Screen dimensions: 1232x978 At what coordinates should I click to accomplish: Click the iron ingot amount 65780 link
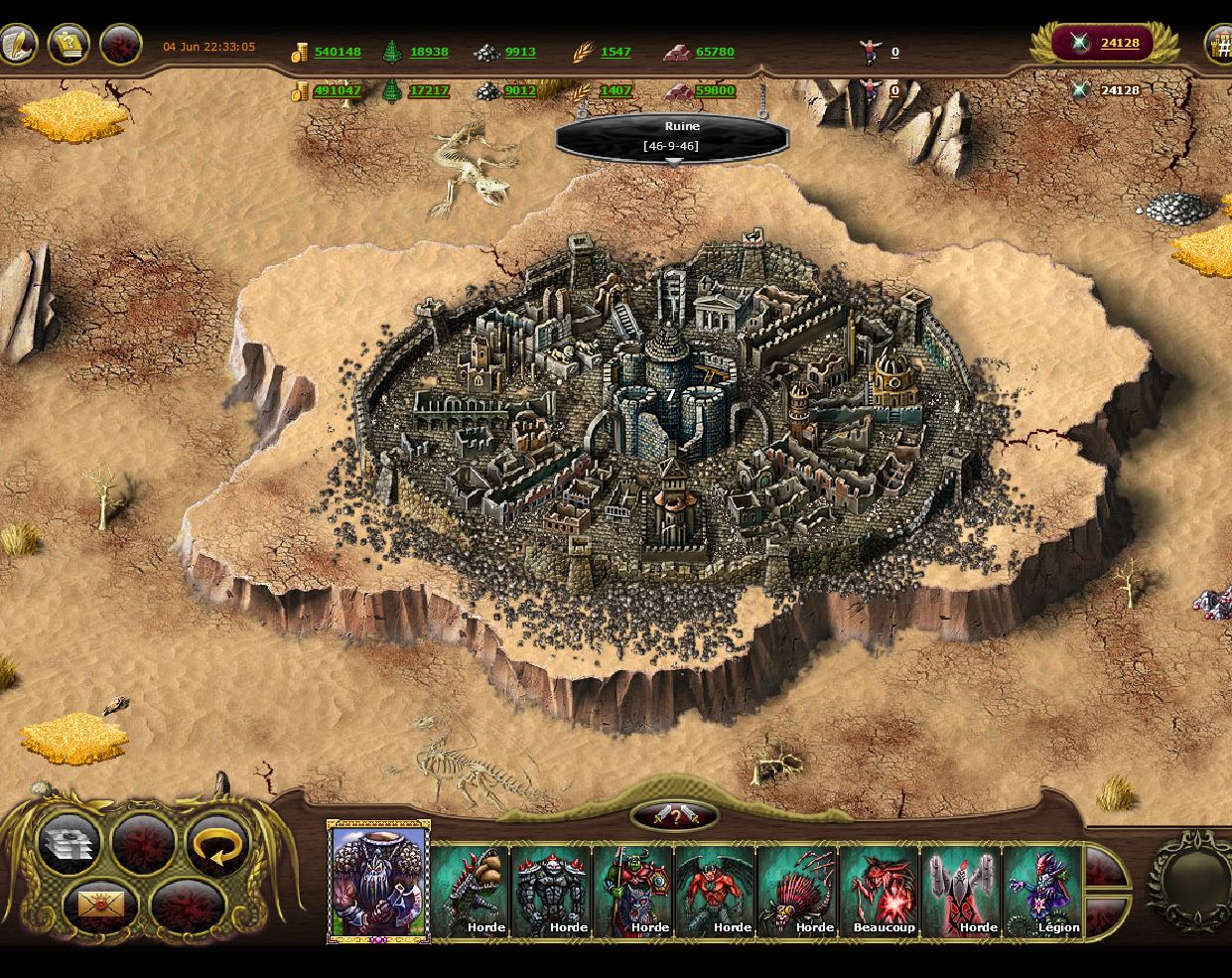715,52
